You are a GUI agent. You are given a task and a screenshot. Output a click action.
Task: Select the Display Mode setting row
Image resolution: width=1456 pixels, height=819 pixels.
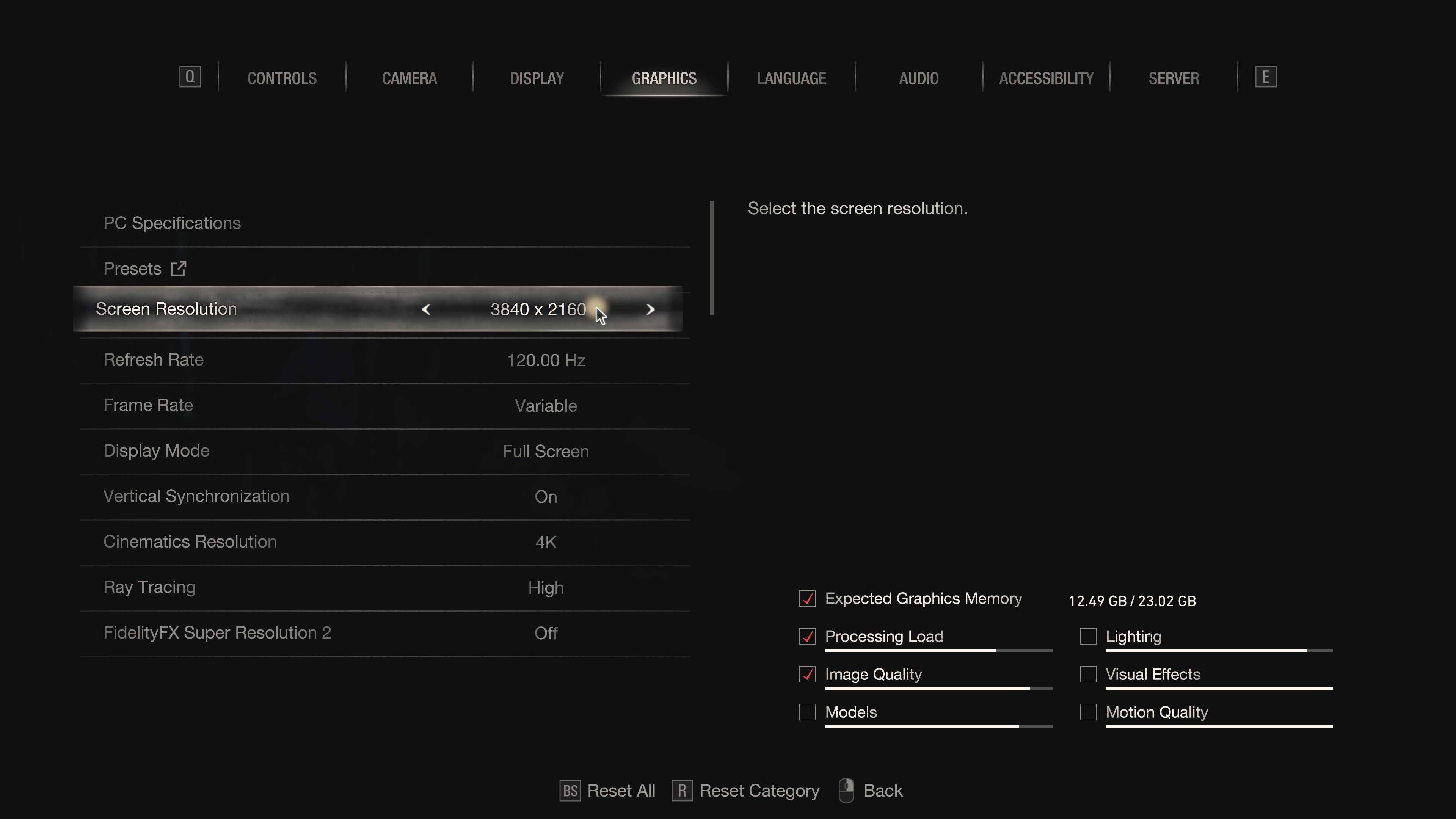coord(384,451)
